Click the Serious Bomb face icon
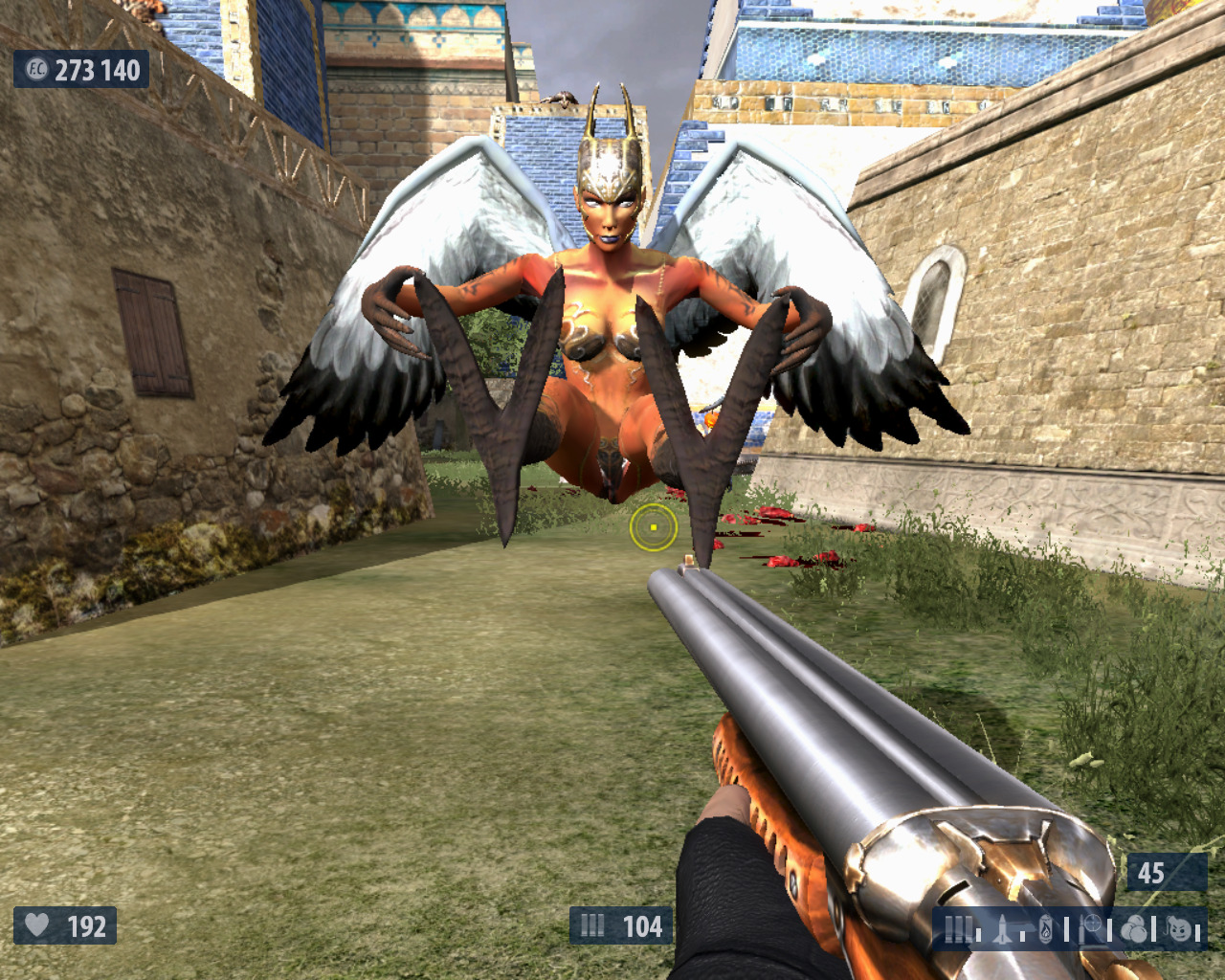The width and height of the screenshot is (1225, 980). point(1180,928)
